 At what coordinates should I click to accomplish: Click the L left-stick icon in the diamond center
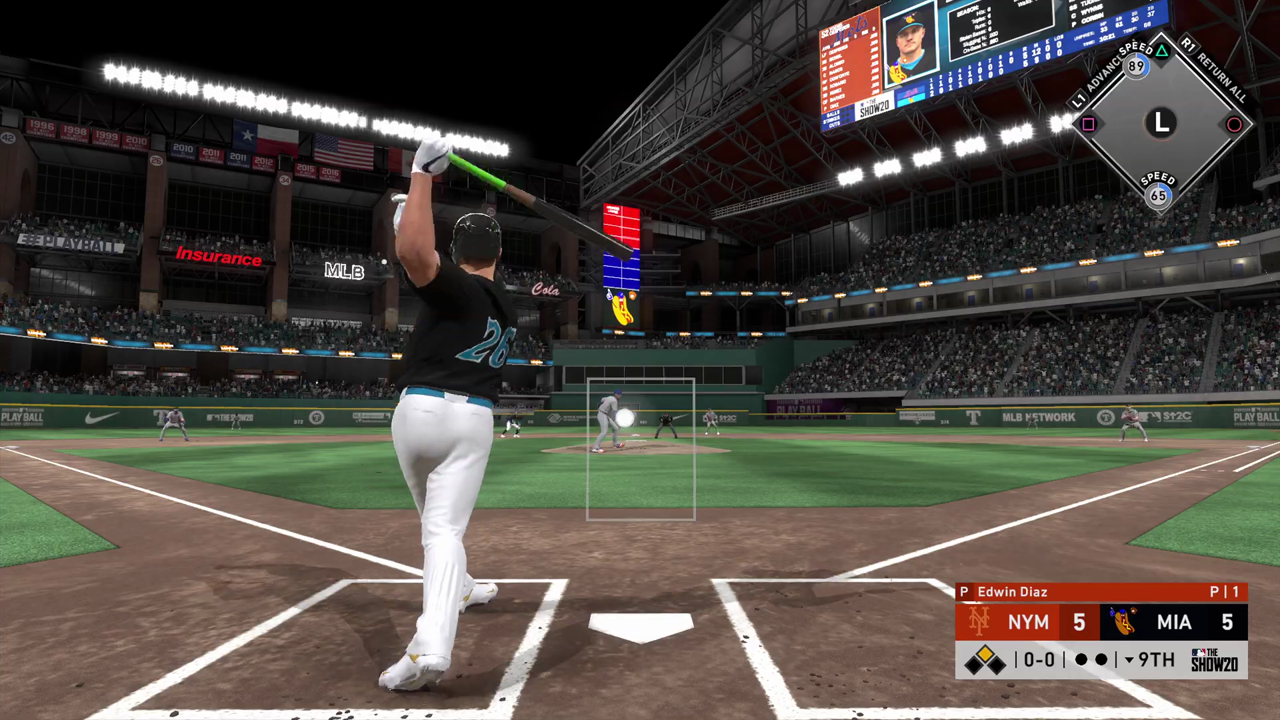(1160, 123)
